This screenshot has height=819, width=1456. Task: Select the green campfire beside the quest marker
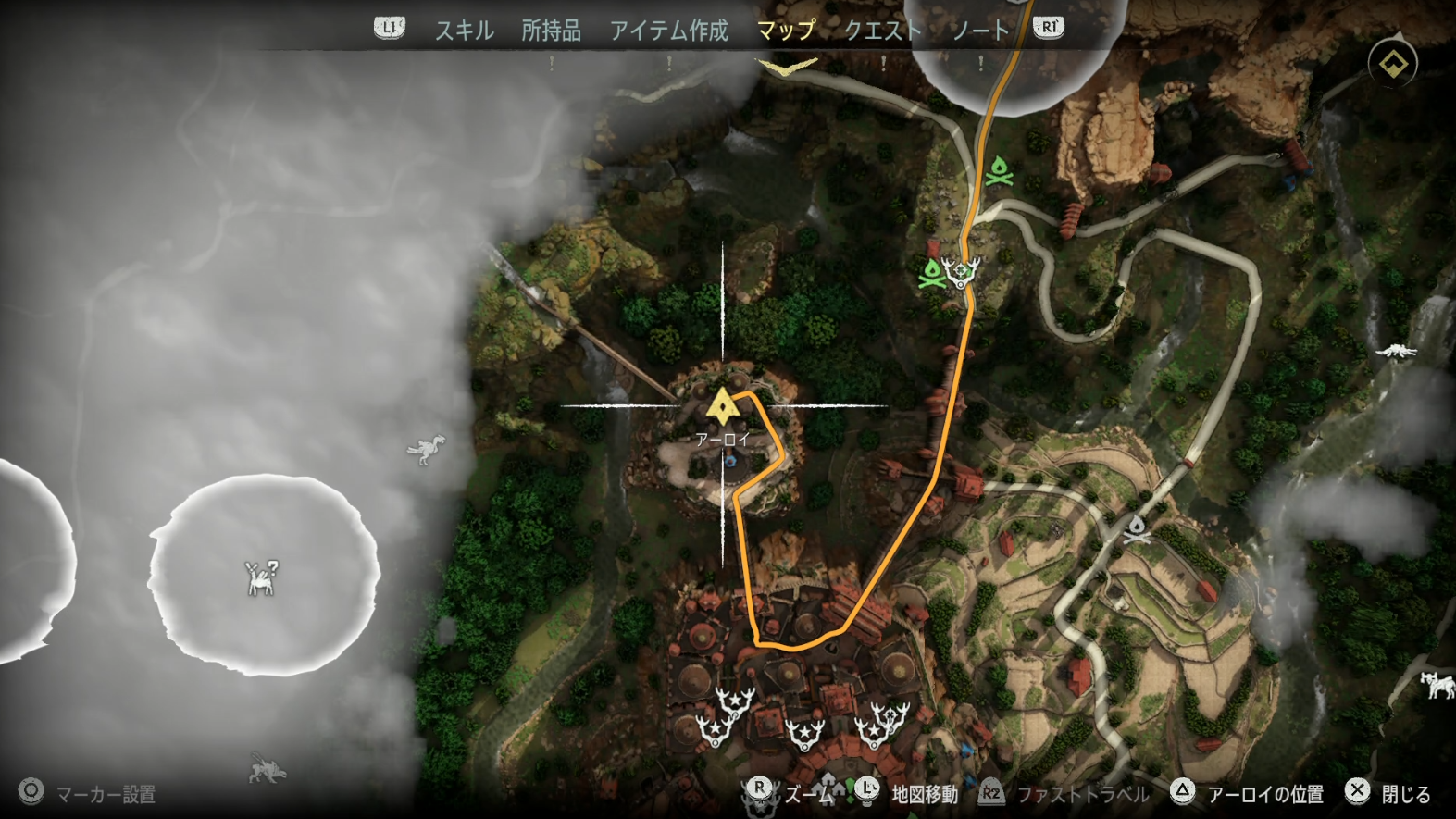coord(931,273)
